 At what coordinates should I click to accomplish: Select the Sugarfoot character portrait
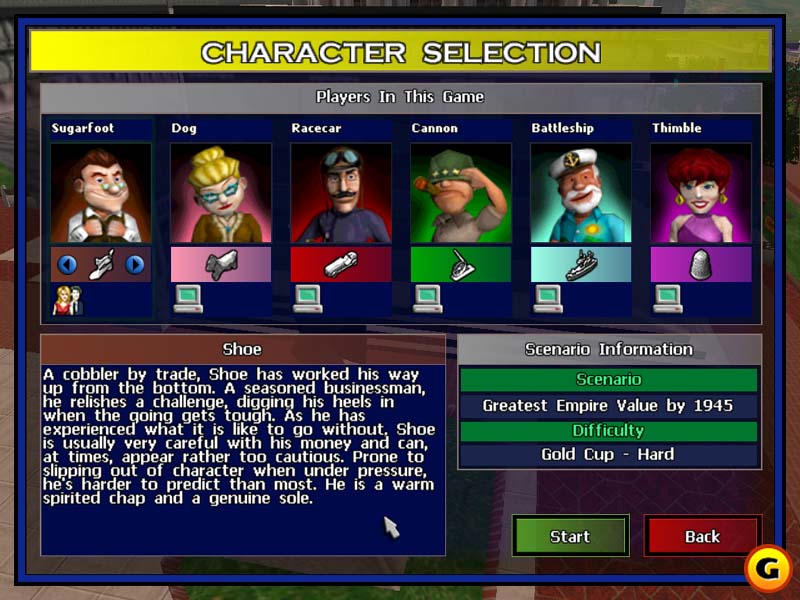click(x=100, y=194)
